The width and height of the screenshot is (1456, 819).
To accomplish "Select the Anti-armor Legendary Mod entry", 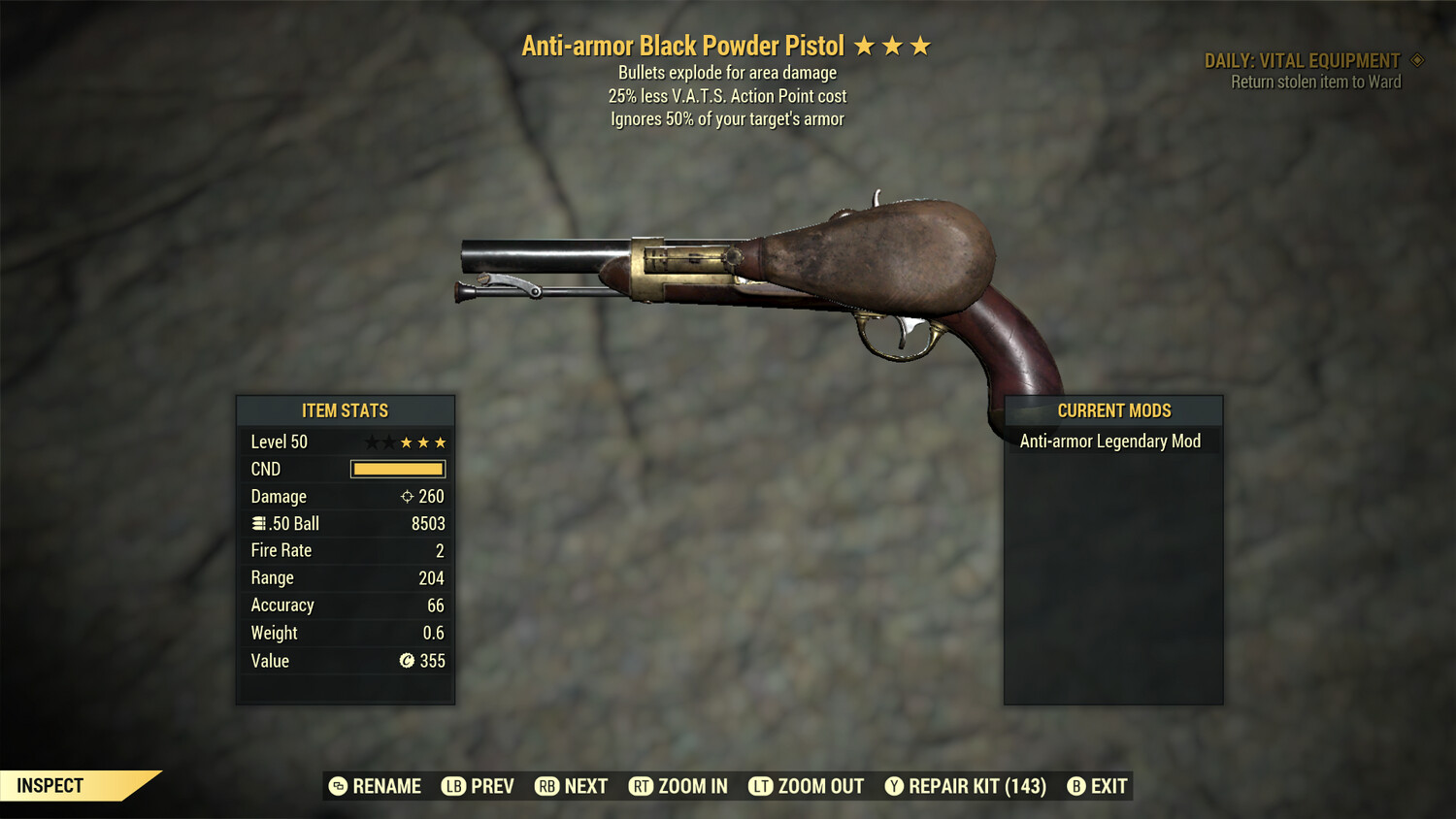I will (x=1109, y=440).
